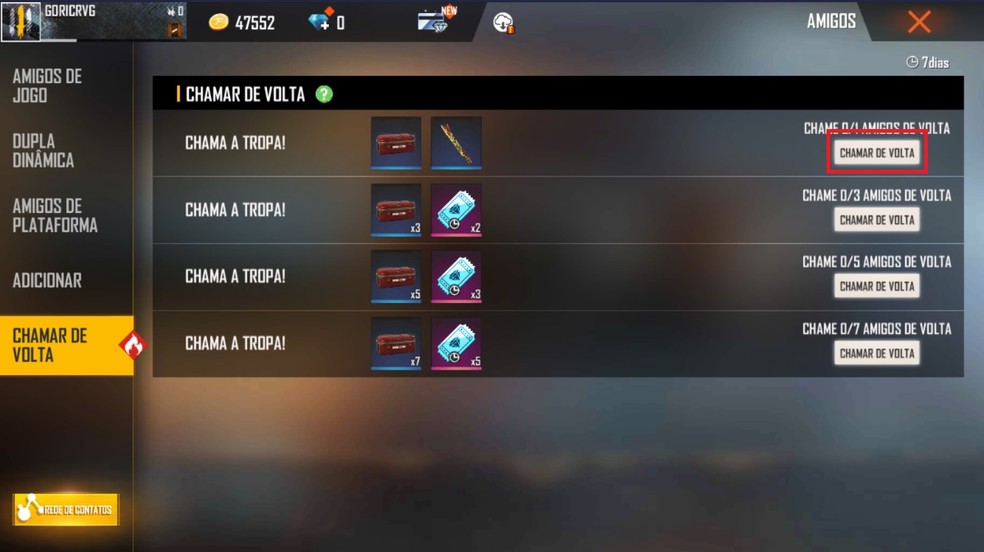The width and height of the screenshot is (984, 552).
Task: View the x7 red crate reward
Action: click(x=396, y=343)
